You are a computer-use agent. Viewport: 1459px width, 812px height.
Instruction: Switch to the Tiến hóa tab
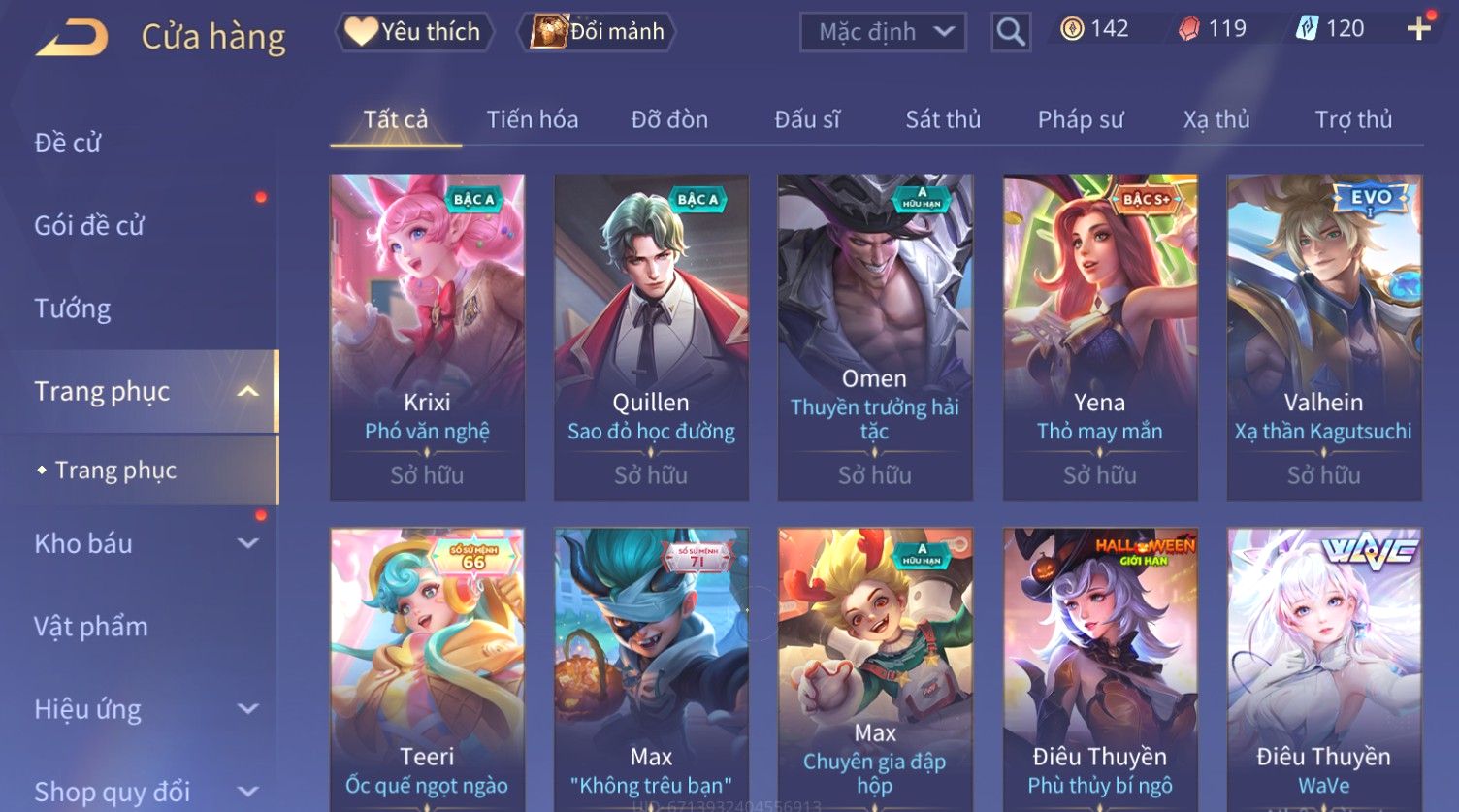click(532, 119)
